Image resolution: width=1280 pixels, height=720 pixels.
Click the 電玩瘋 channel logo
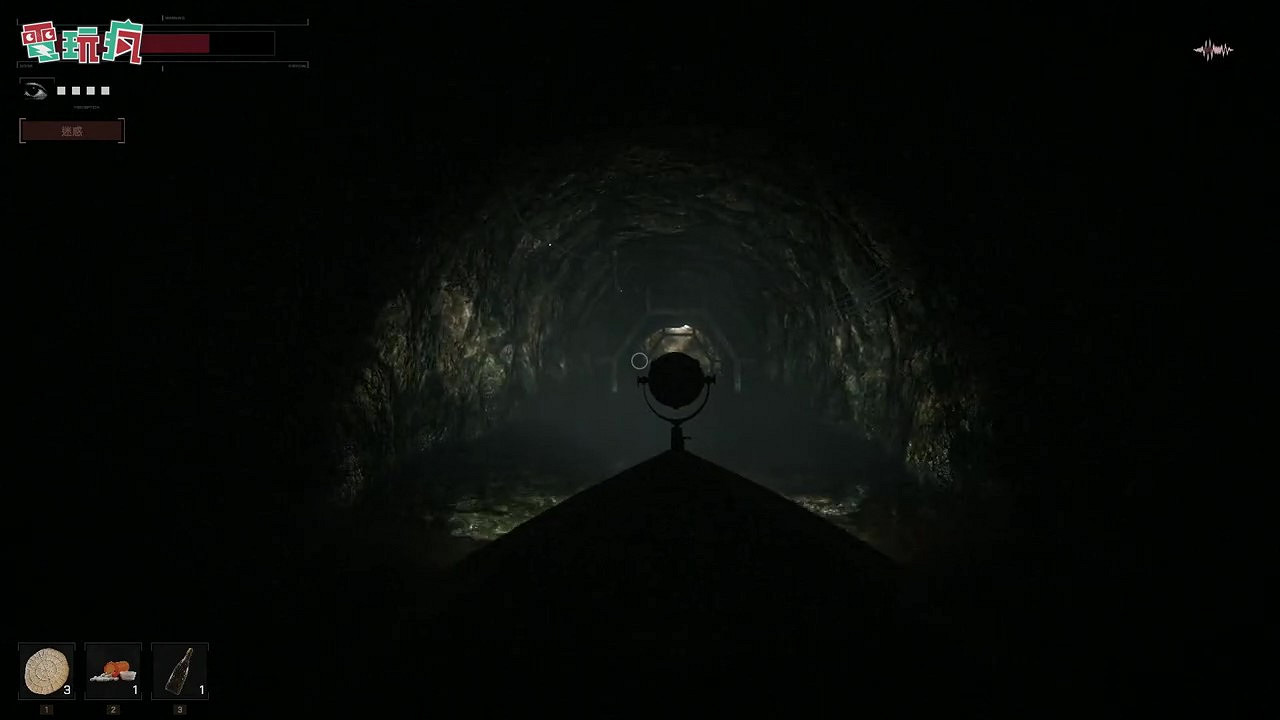tap(82, 42)
